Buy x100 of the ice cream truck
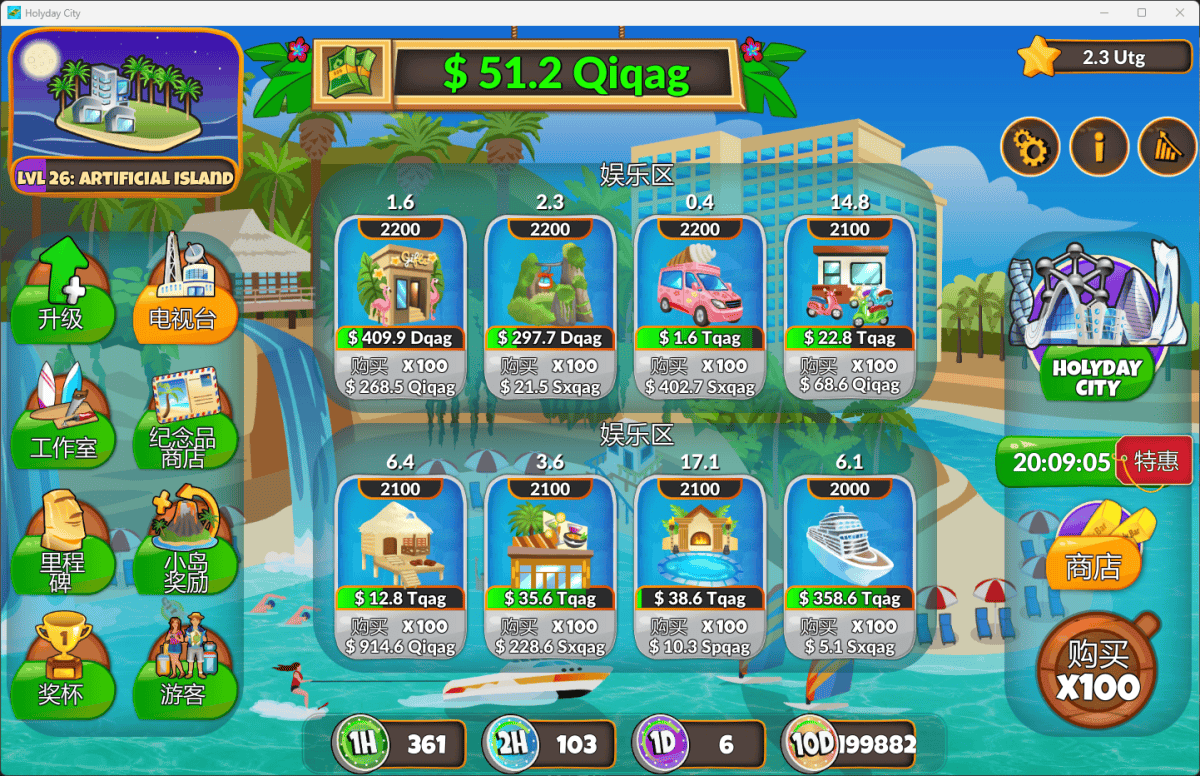Screen dimensions: 1200x776 pos(700,376)
